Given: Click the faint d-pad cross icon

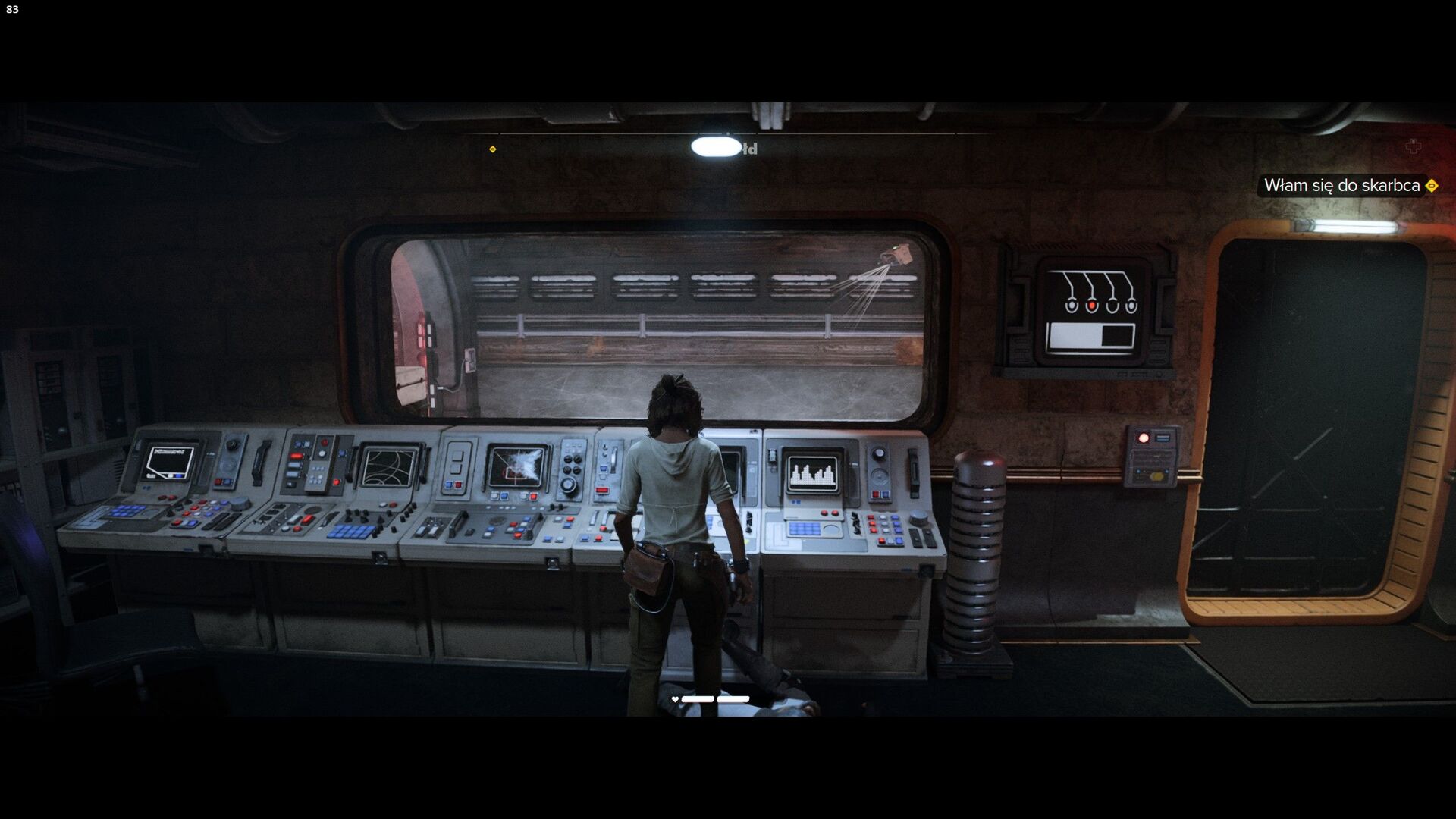Looking at the screenshot, I should pyautogui.click(x=1413, y=147).
